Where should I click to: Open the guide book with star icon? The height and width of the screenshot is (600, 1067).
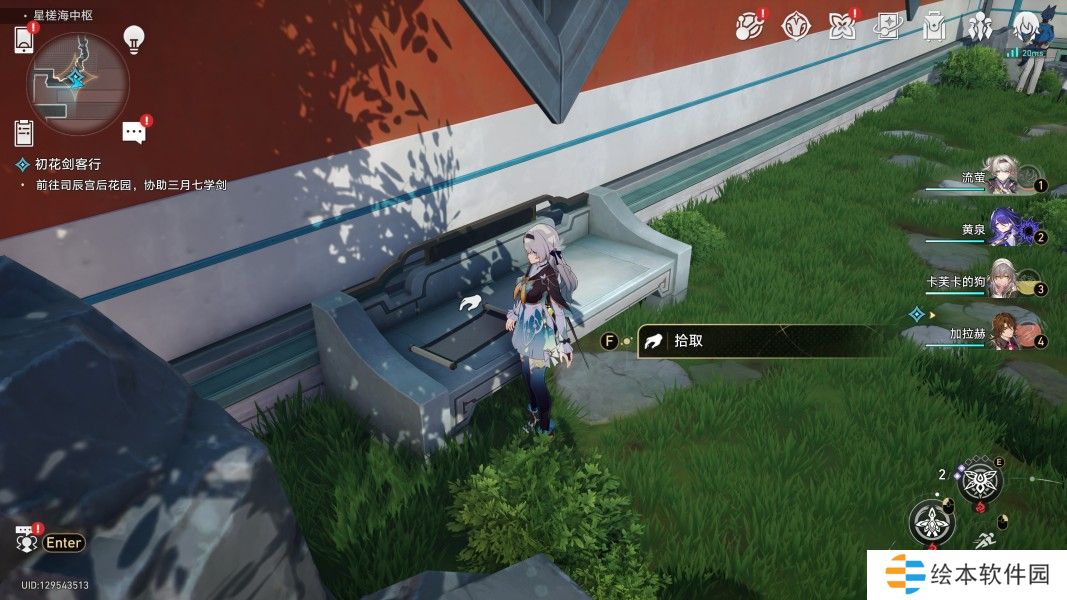coord(888,26)
